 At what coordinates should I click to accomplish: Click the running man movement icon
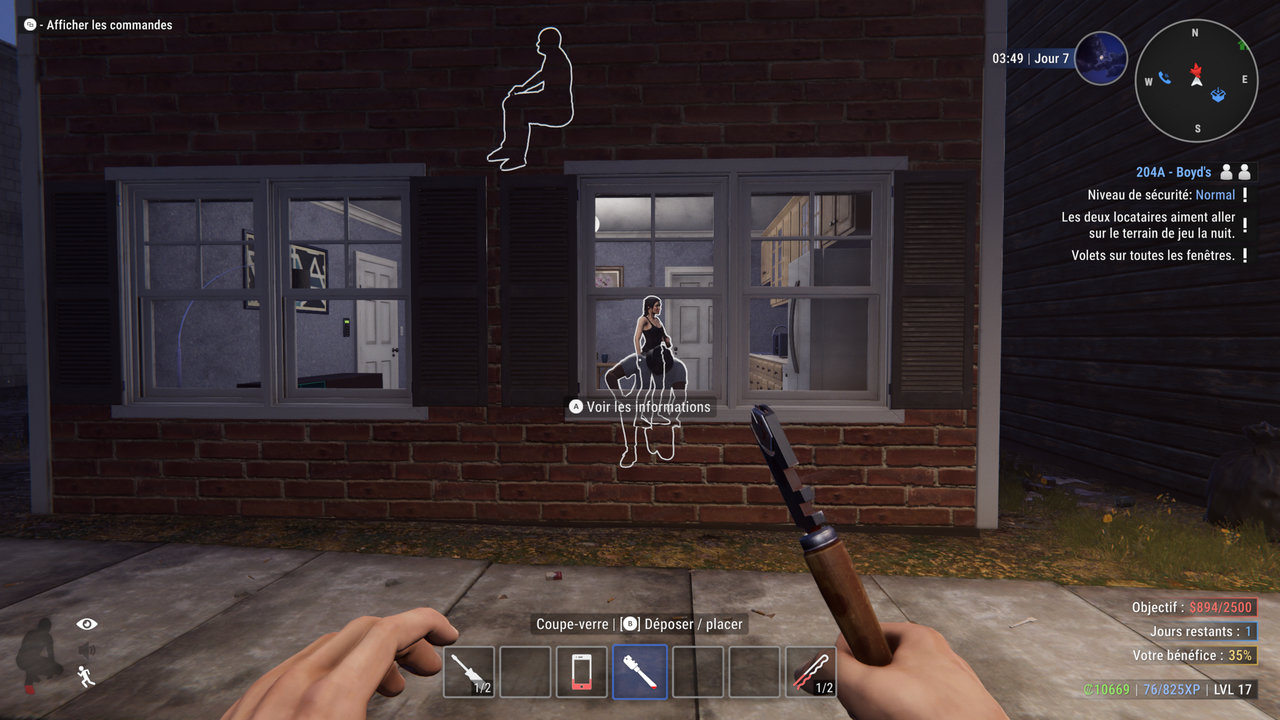click(87, 677)
